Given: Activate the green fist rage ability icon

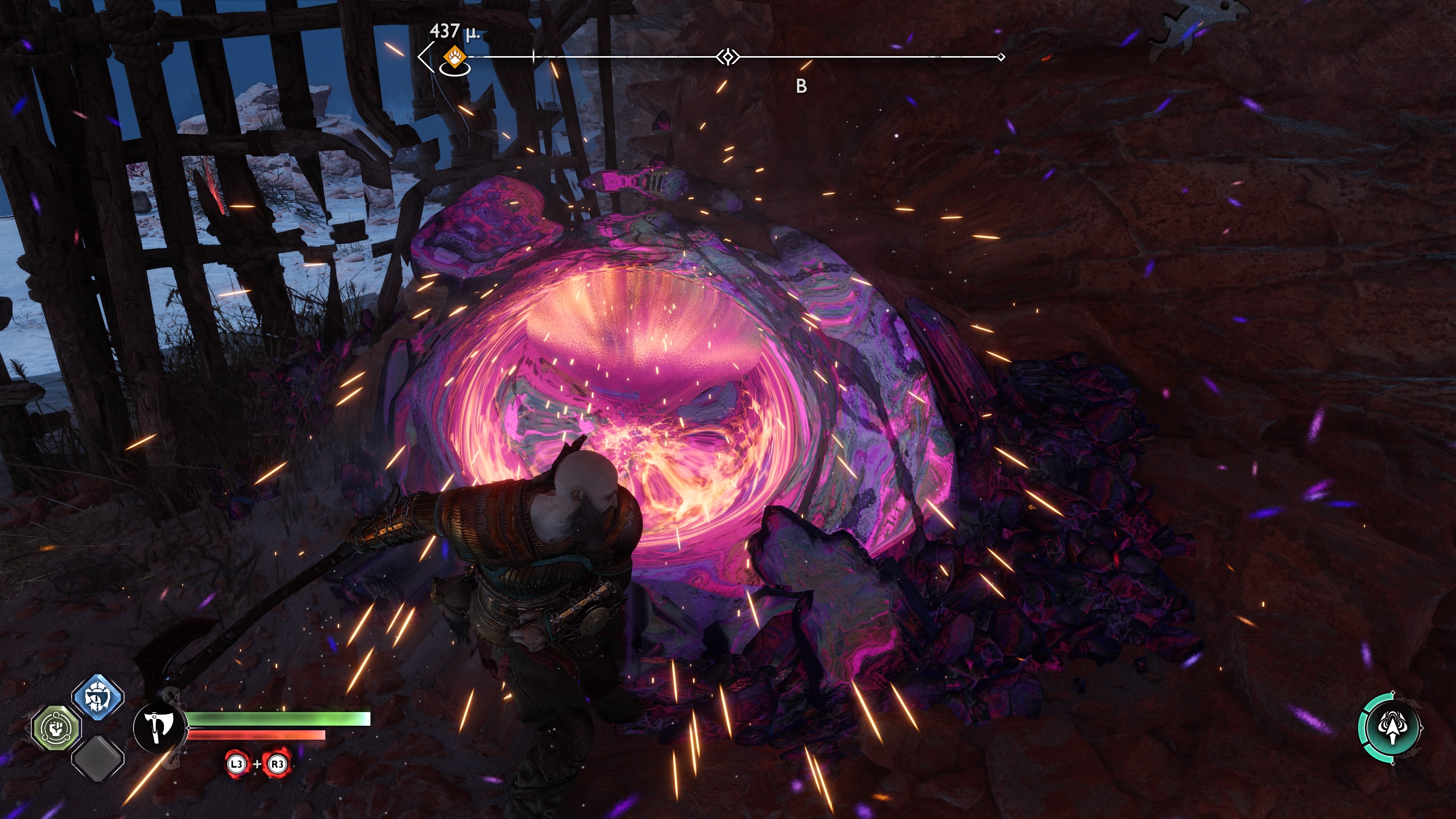Looking at the screenshot, I should 56,728.
